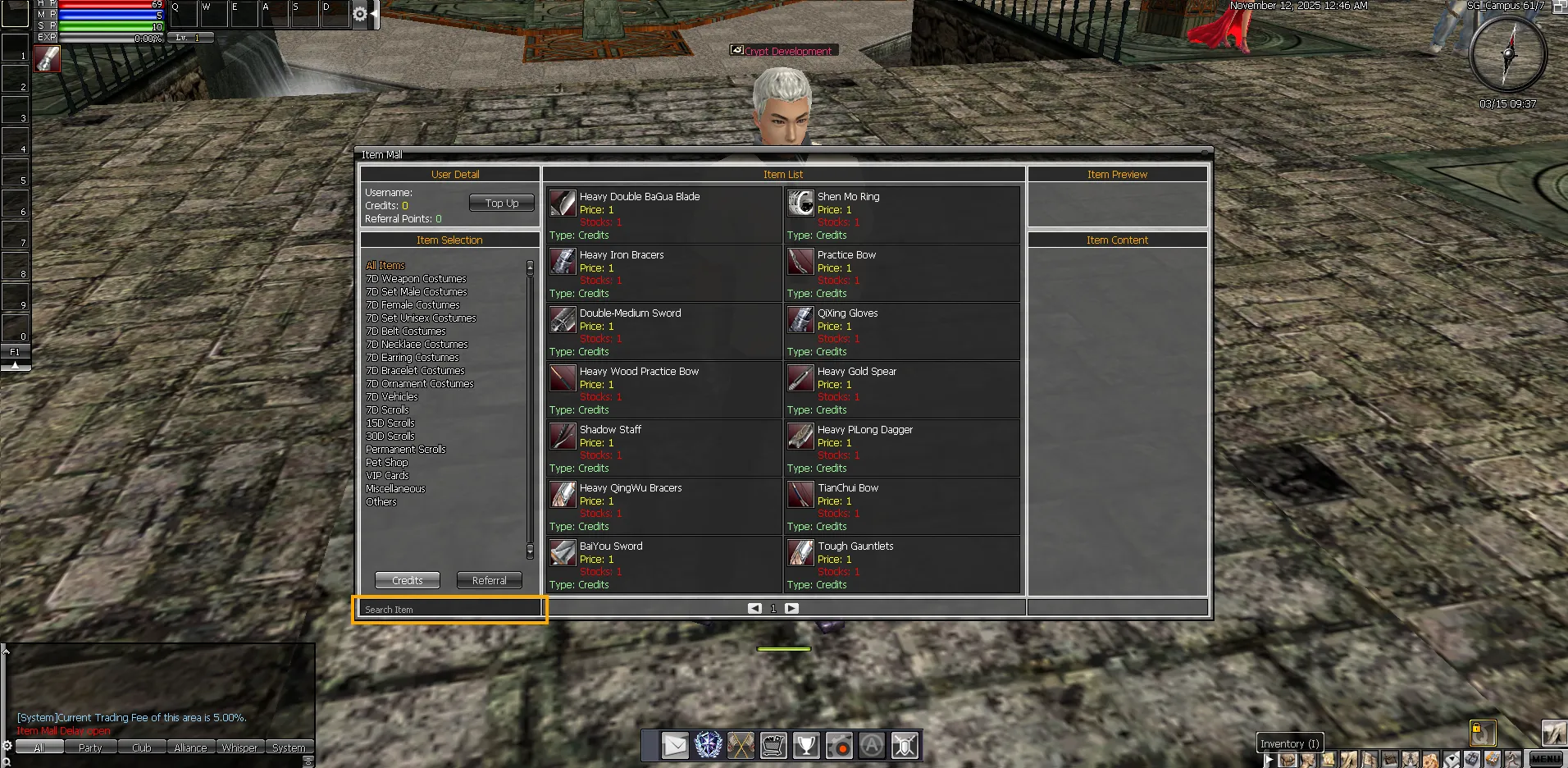Select the 7D Vehicles category
The image size is (1568, 768).
(x=392, y=397)
